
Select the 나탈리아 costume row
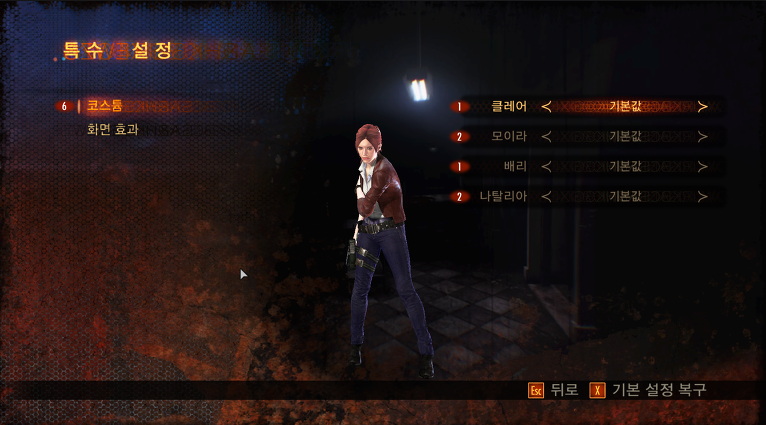click(x=502, y=196)
